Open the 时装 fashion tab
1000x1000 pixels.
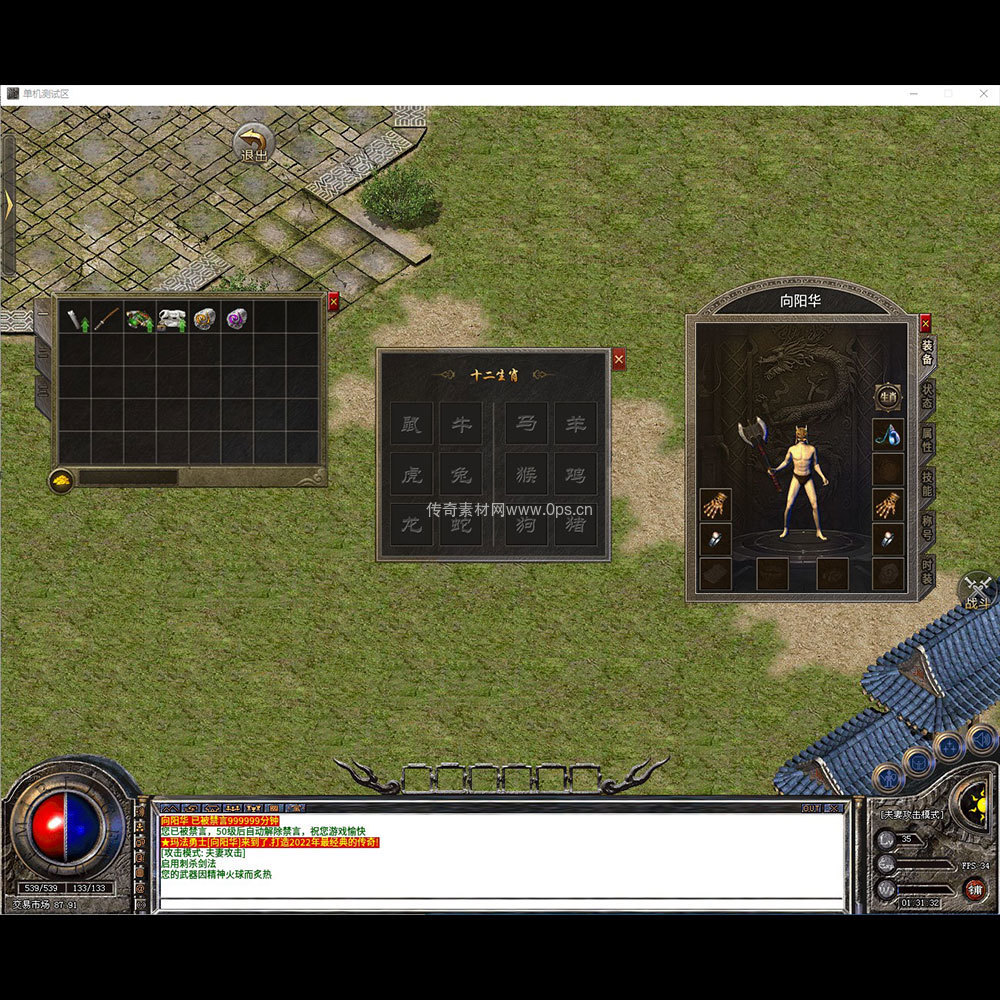coord(927,573)
